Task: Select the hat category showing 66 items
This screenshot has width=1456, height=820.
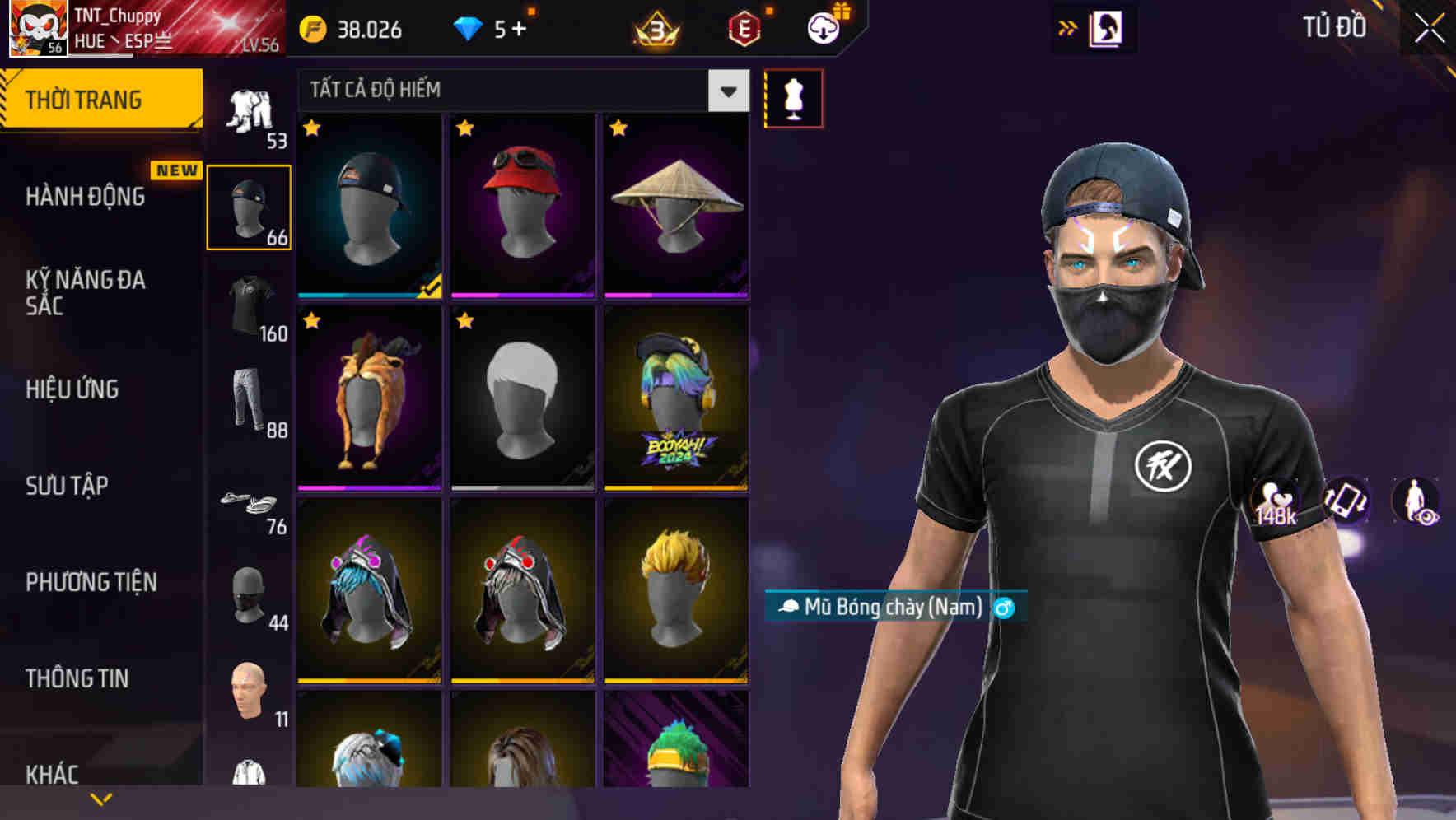Action: click(249, 206)
